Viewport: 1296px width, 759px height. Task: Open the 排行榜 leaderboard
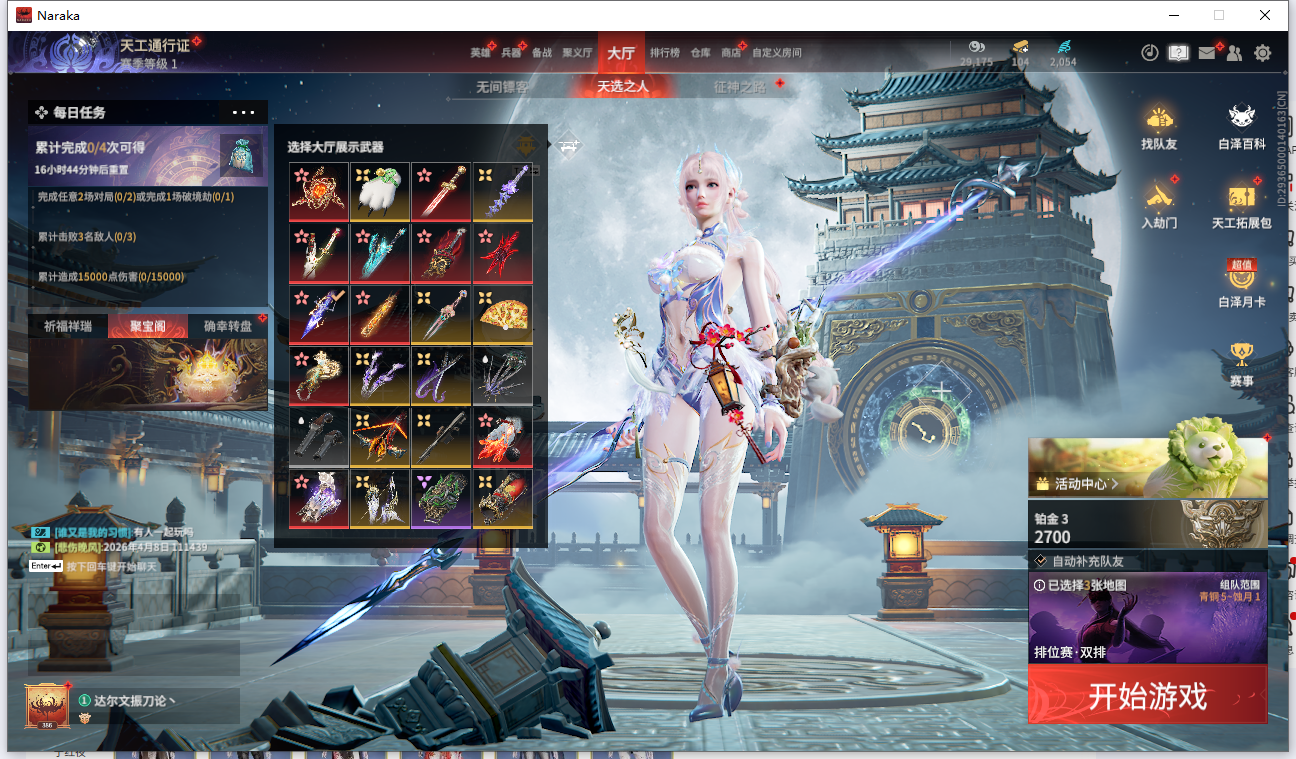[664, 53]
